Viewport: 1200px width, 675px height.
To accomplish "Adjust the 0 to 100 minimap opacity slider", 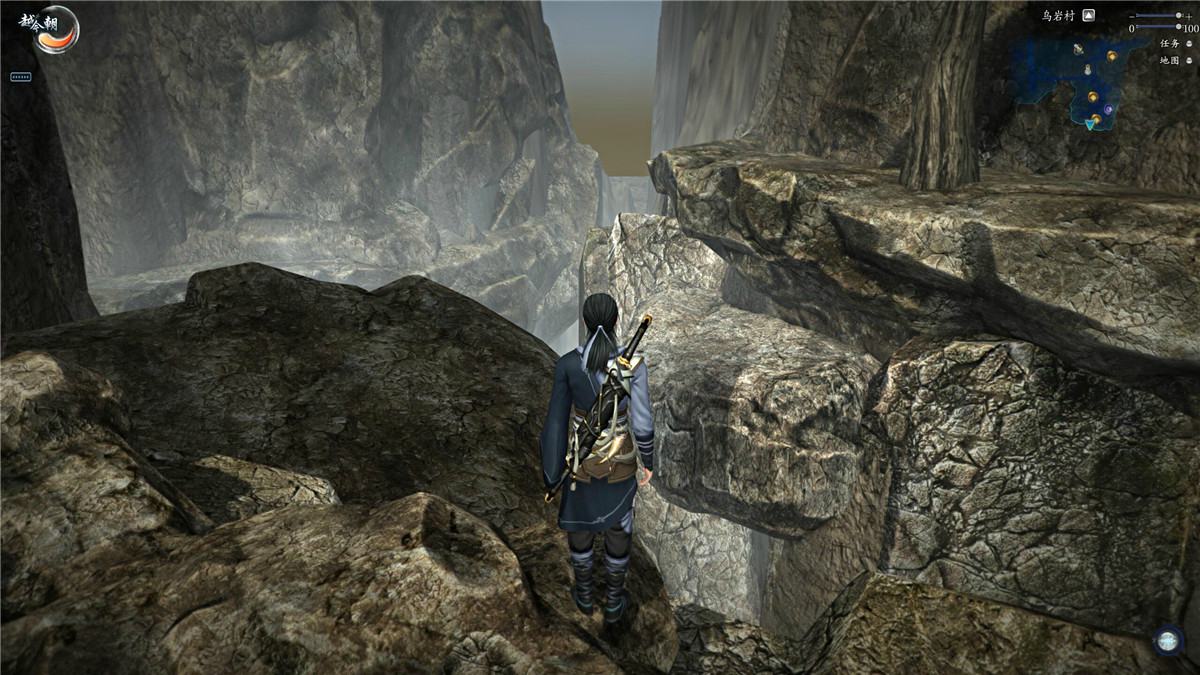I will [1158, 28].
